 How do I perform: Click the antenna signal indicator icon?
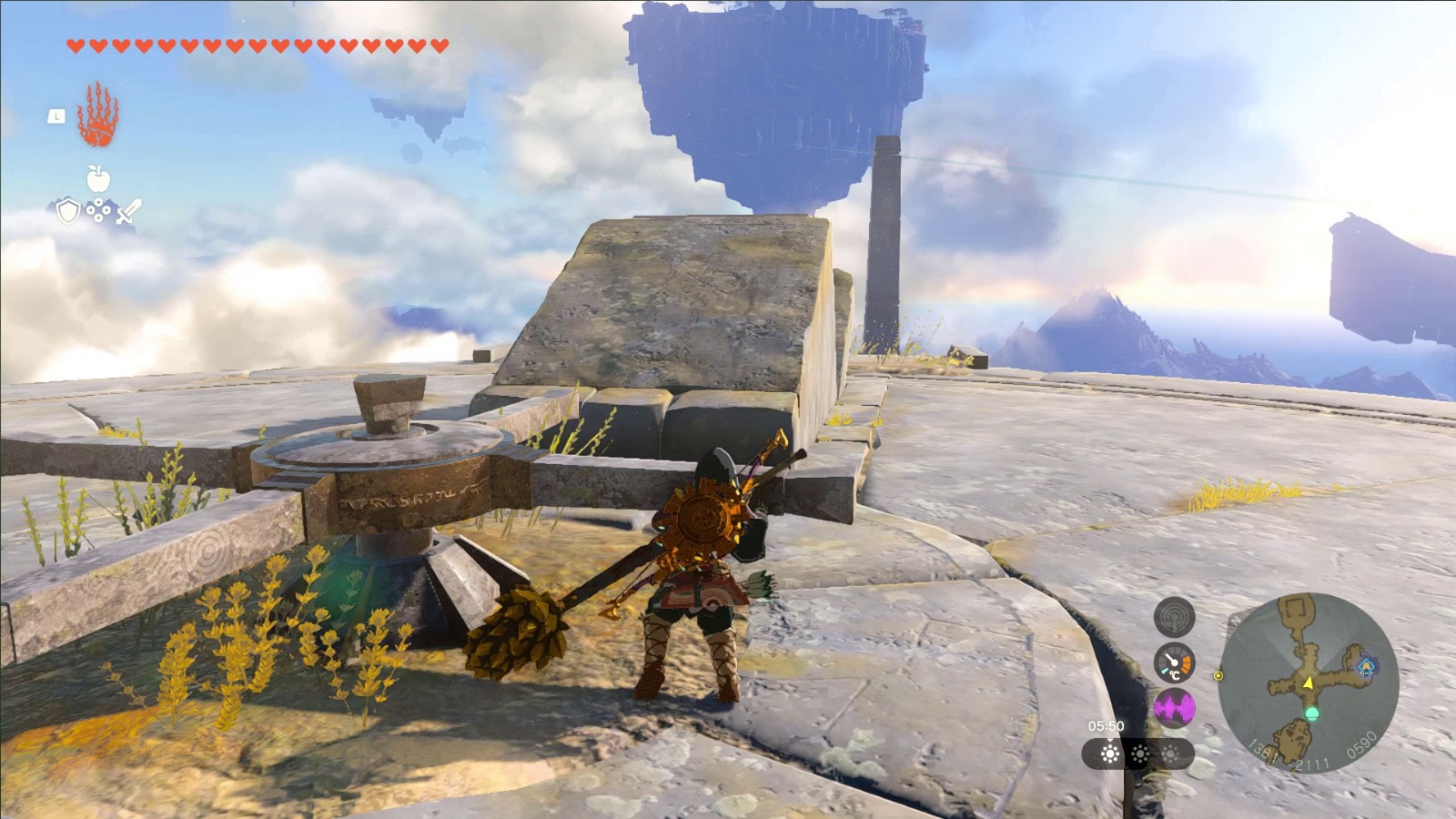click(1175, 616)
